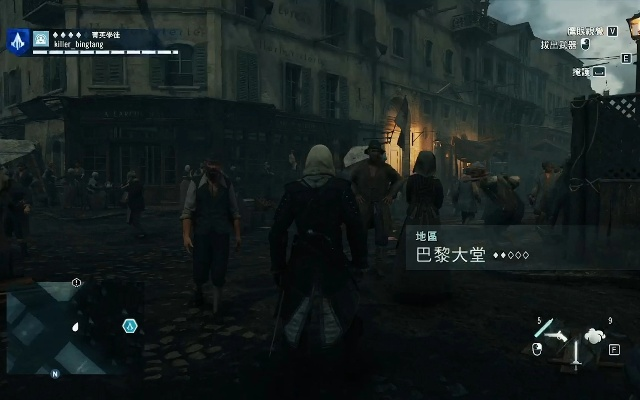Select the hexagonal assassin marker on minimap

tap(129, 326)
